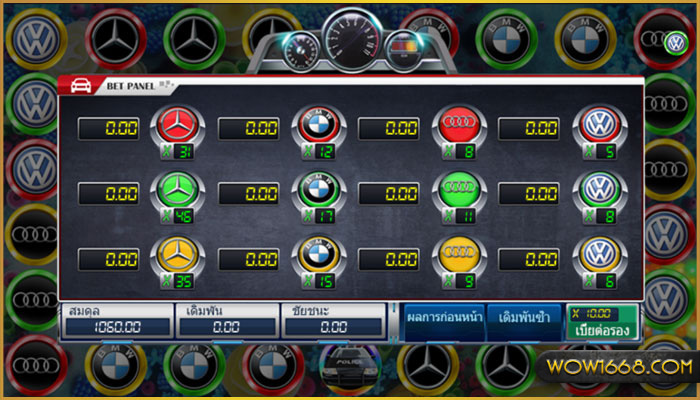Pick the yellow Volkswagen x6 button
Screen dimensions: 700x400
tap(599, 258)
